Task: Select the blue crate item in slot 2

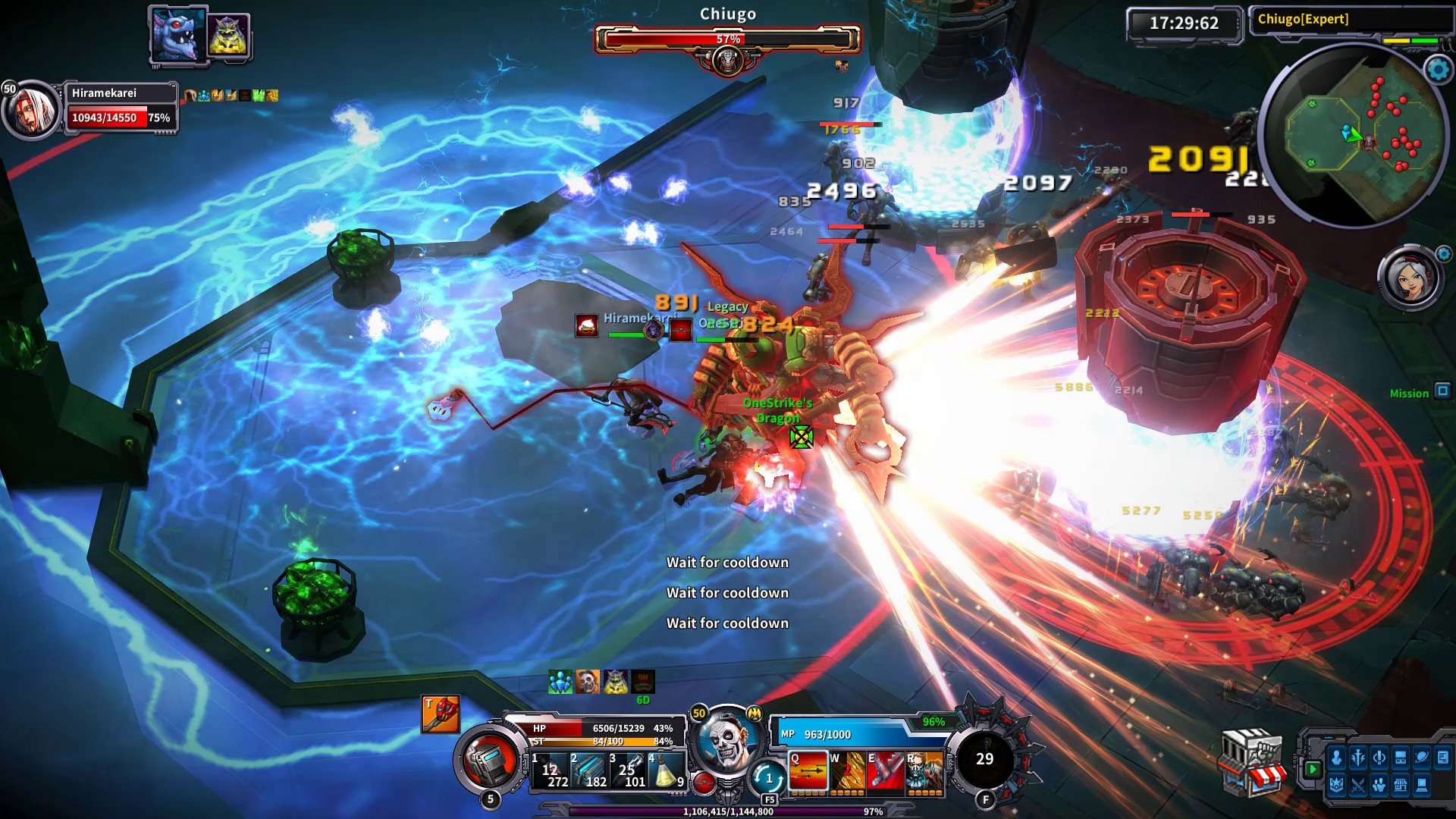Action: pos(589,771)
